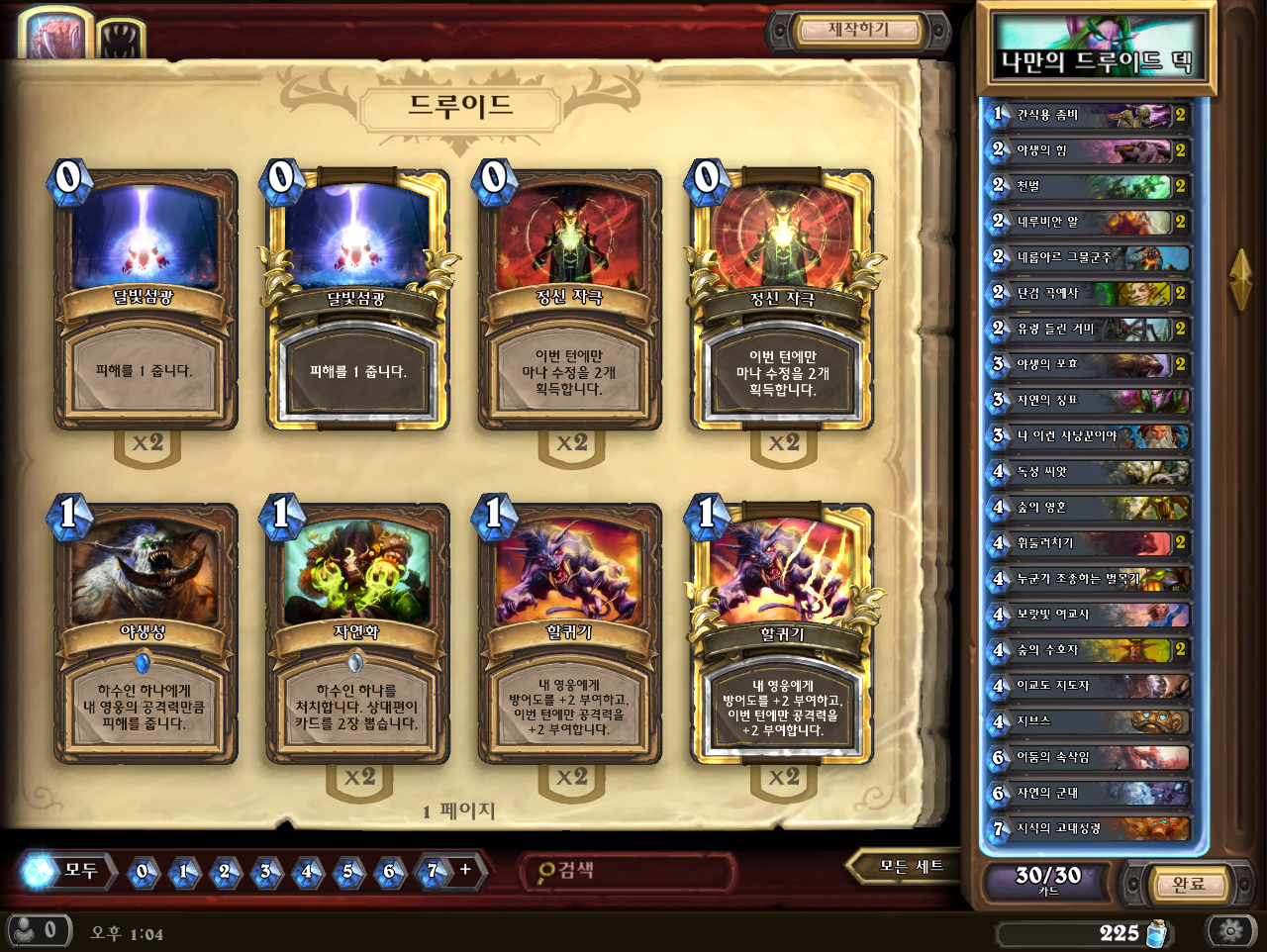The image size is (1267, 952).
Task: Add the 자연화 card to the deck
Action: tap(357, 635)
